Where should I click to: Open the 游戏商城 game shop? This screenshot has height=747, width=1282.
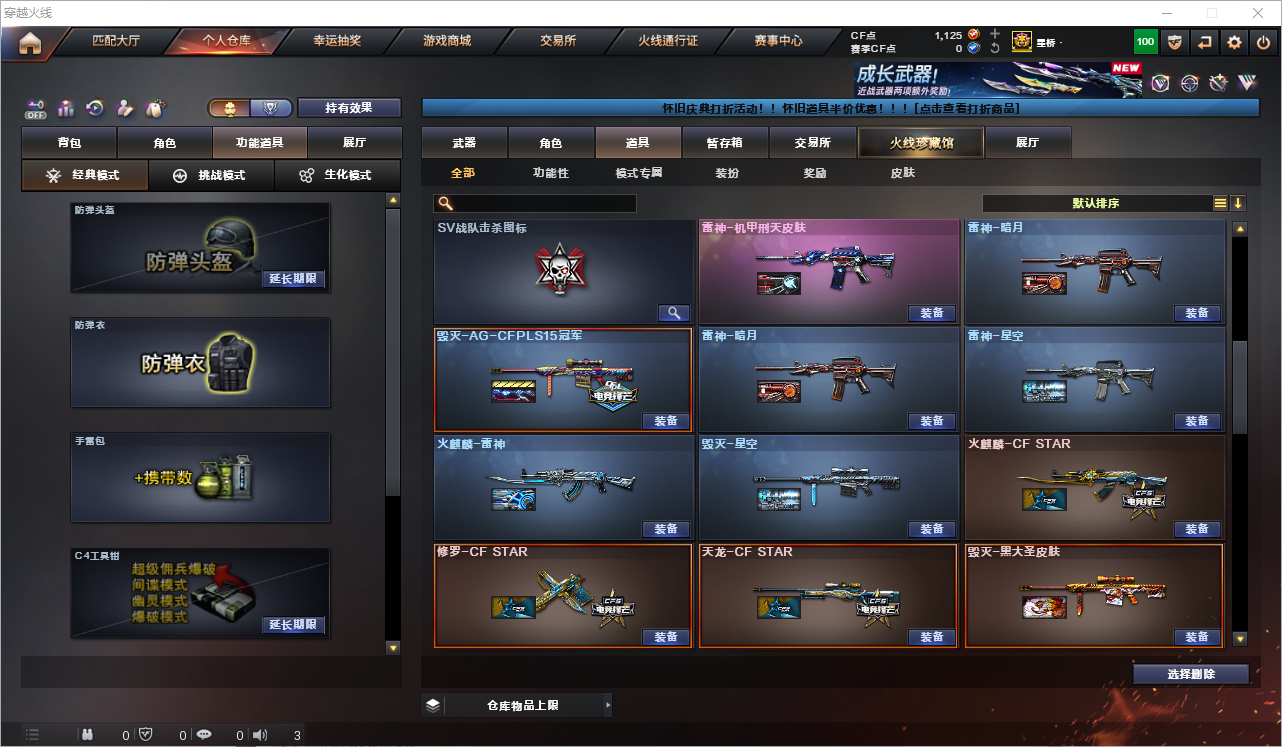[x=447, y=41]
